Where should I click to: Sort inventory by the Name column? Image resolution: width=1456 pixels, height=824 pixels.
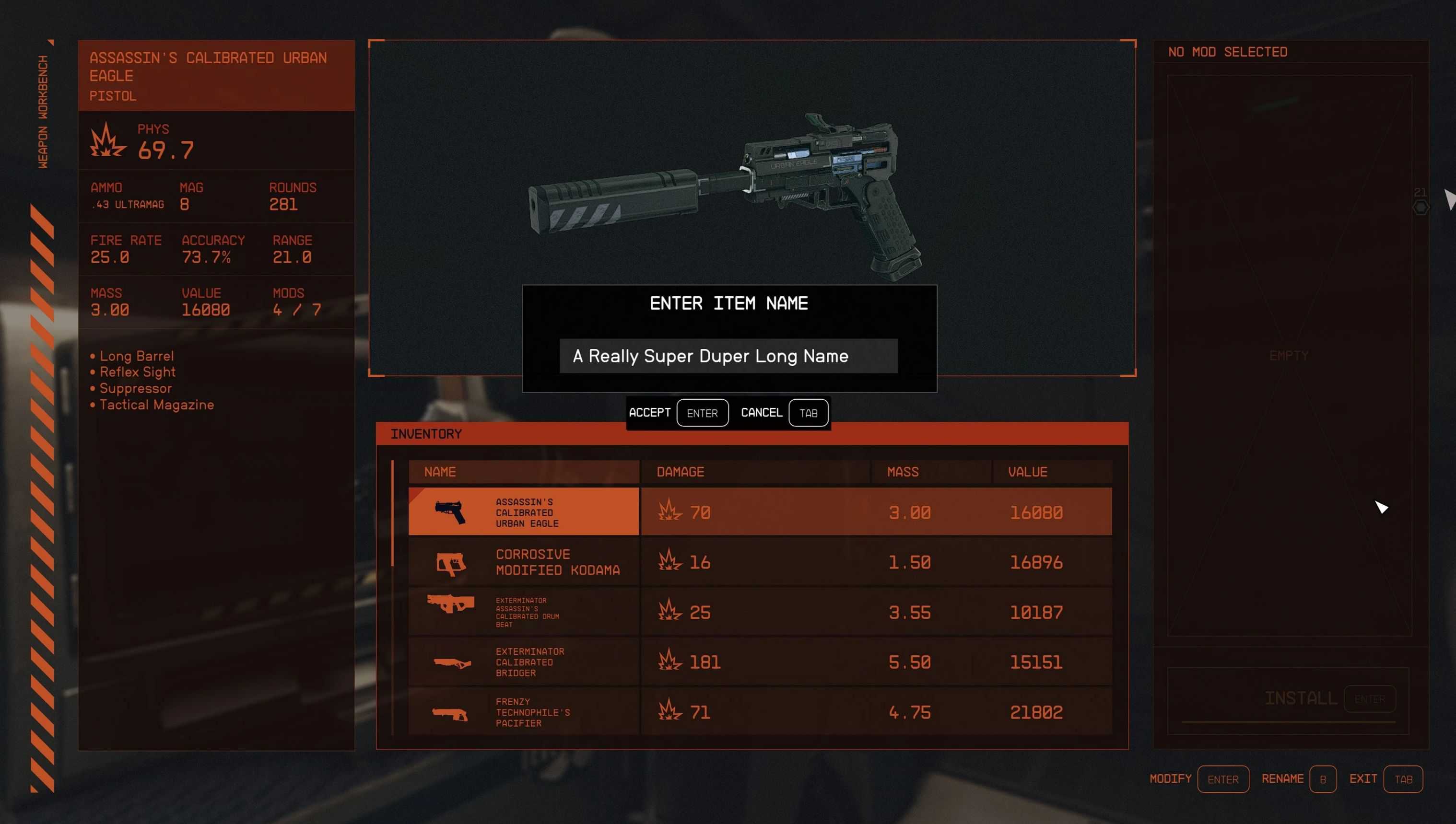440,472
